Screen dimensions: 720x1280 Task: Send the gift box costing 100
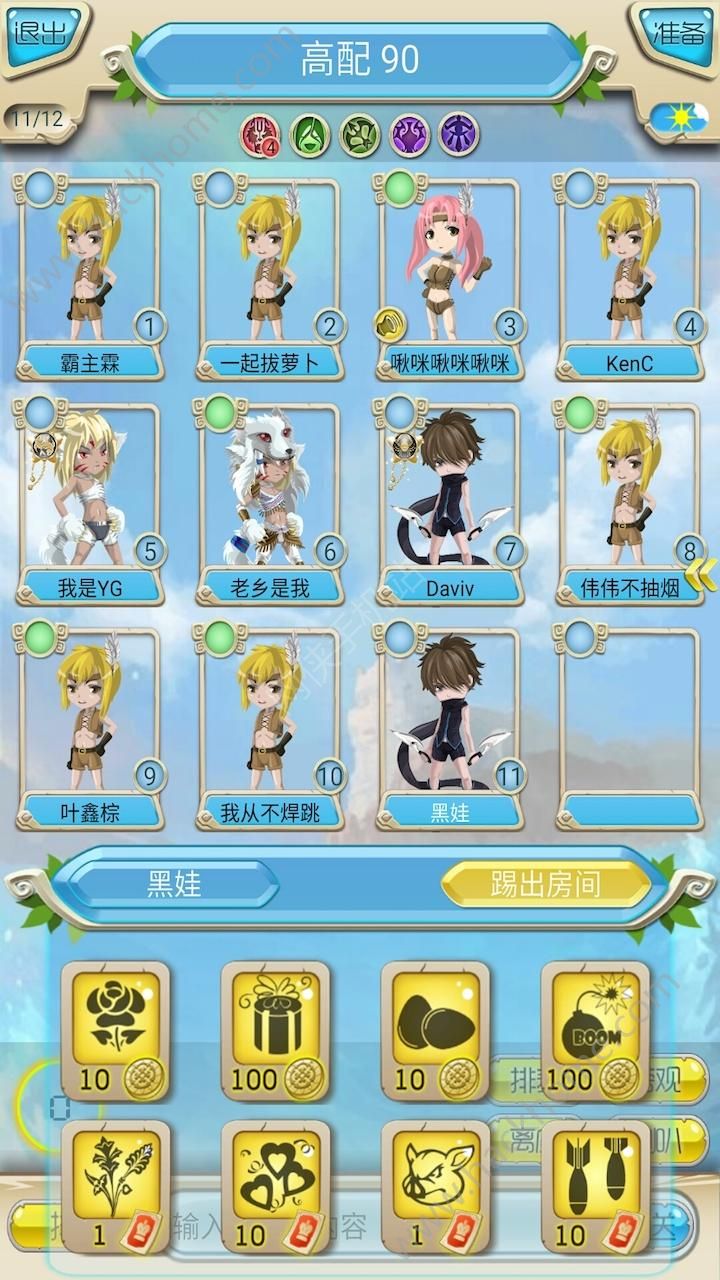pos(275,1025)
